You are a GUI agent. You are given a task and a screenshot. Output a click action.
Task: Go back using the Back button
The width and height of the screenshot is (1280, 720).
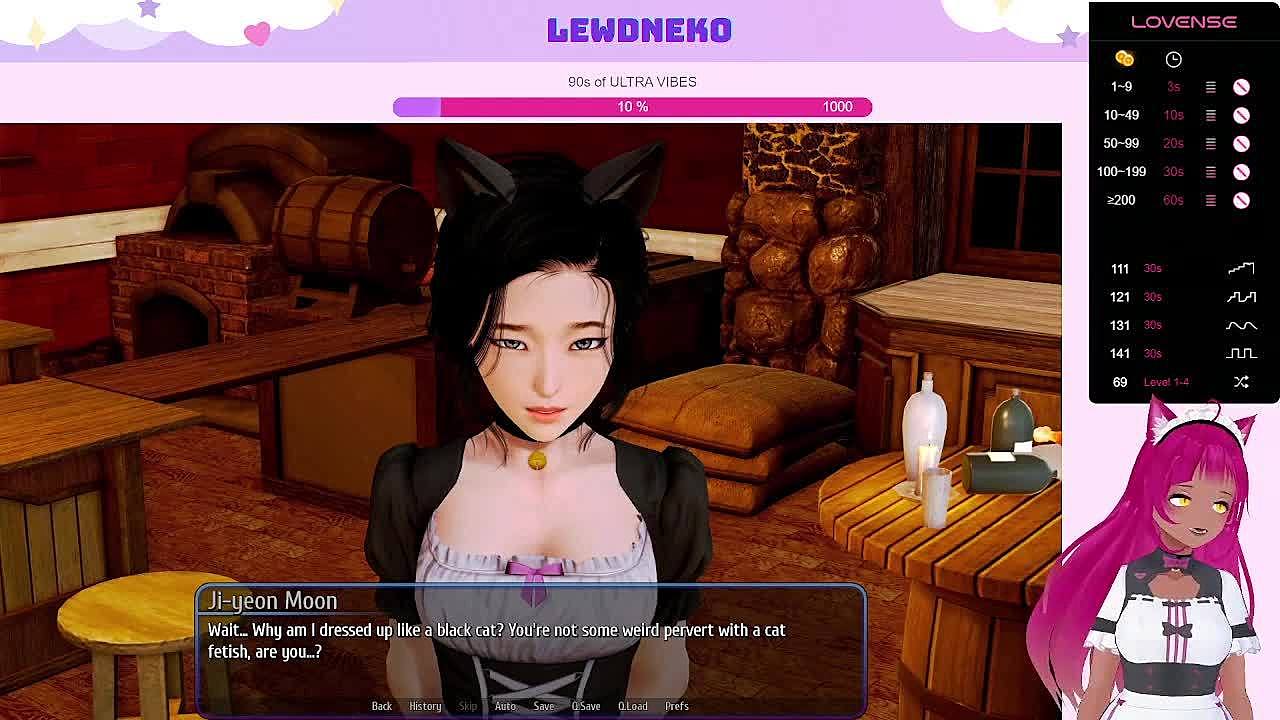(382, 706)
